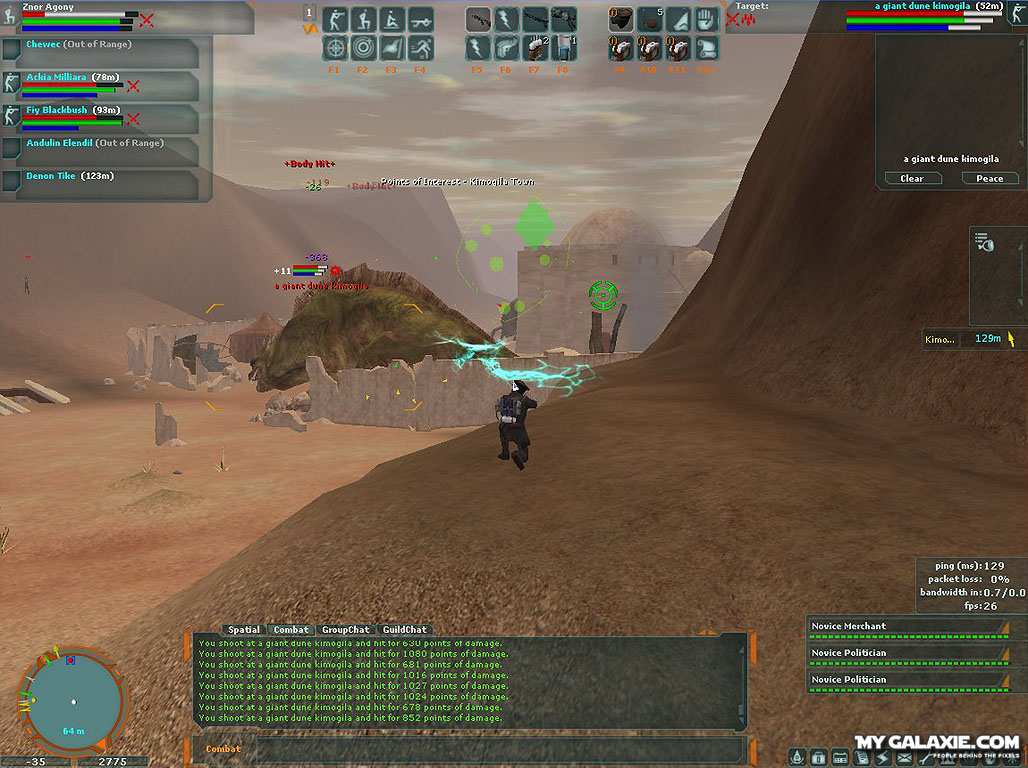Clear the current target
Viewport: 1028px width, 768px height.
[x=911, y=178]
